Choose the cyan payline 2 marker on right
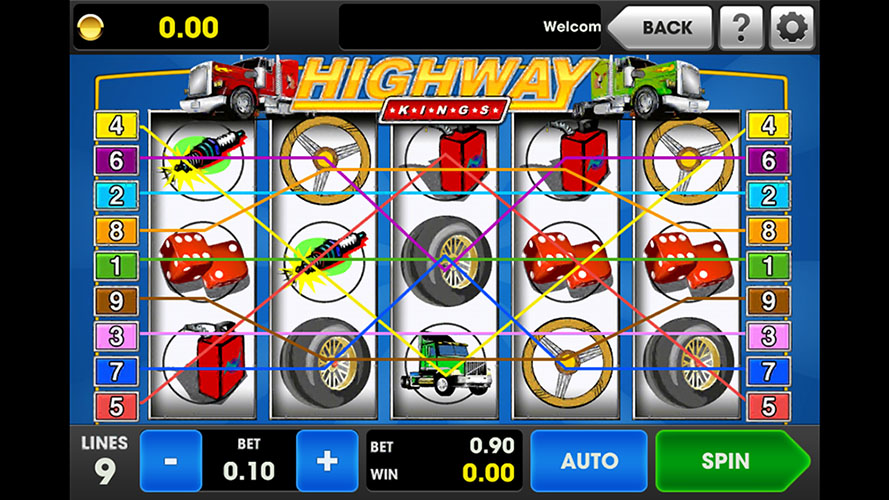Screen dimensions: 889x500 click(769, 196)
